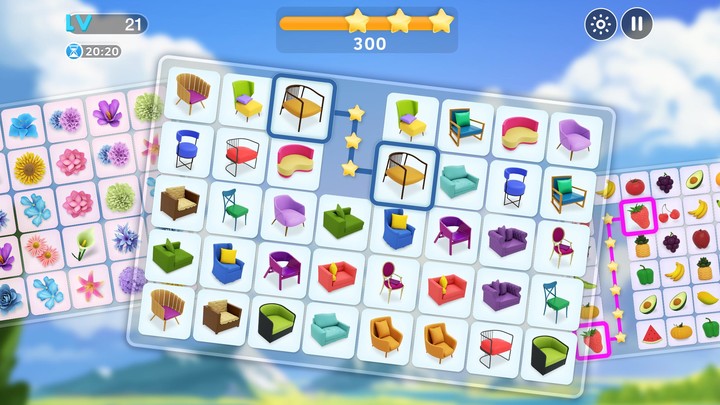Image resolution: width=720 pixels, height=405 pixels.
Task: Pause the game
Action: coord(636,25)
